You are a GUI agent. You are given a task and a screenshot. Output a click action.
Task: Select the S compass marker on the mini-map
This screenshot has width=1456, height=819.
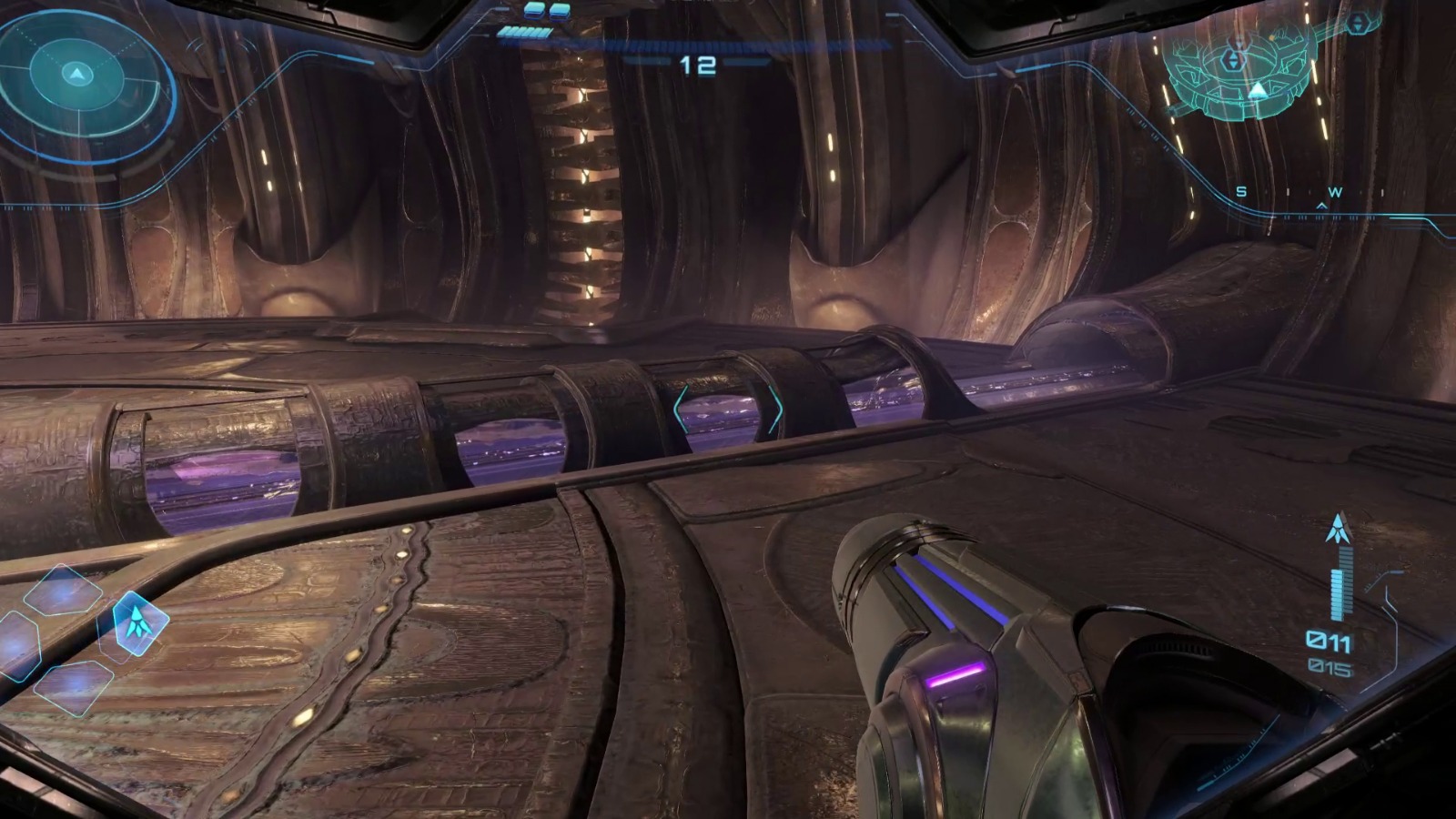pos(1239,192)
